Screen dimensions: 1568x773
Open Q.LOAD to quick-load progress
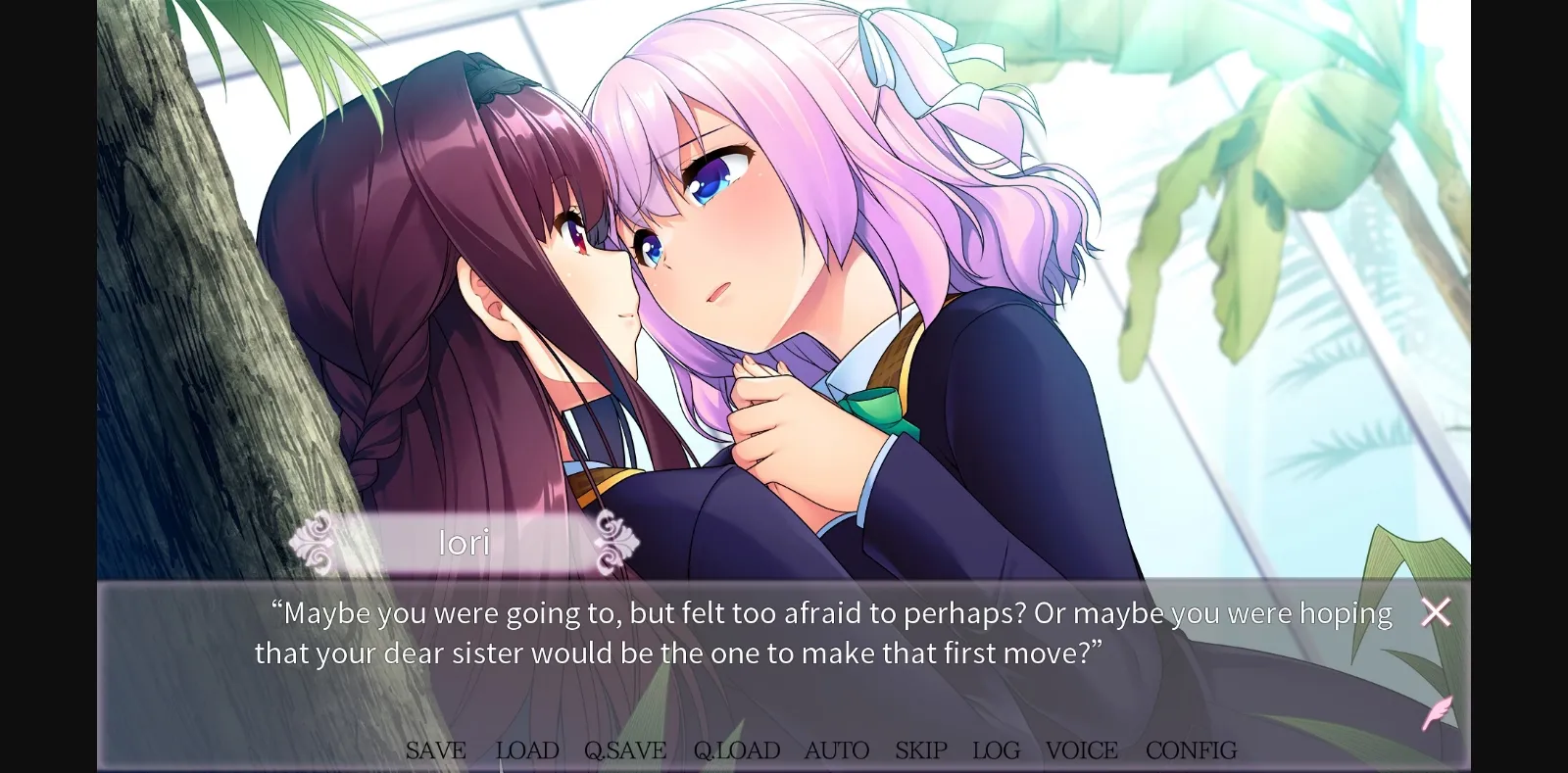(x=736, y=750)
